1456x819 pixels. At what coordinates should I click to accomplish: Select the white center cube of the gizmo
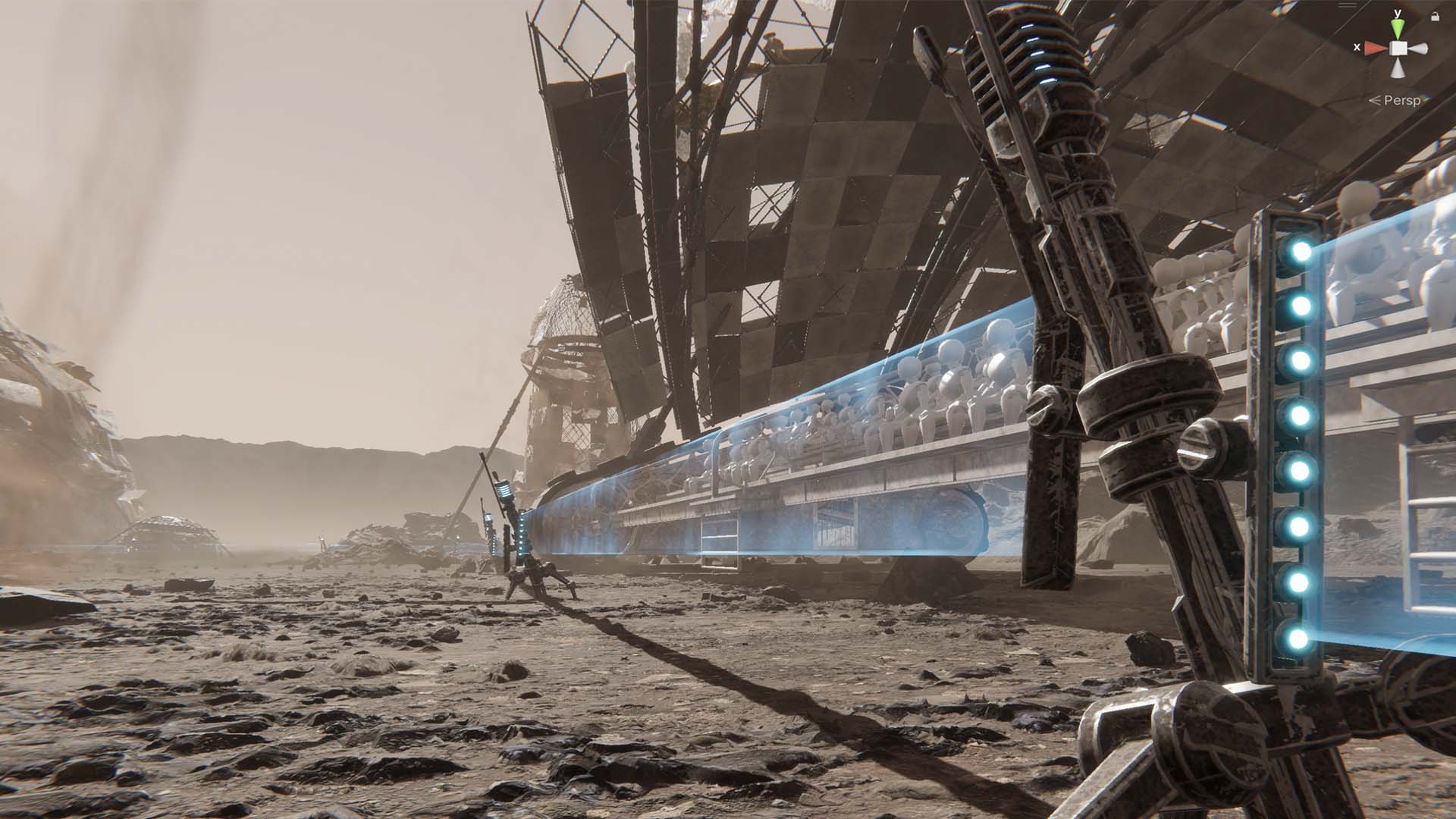(1398, 49)
